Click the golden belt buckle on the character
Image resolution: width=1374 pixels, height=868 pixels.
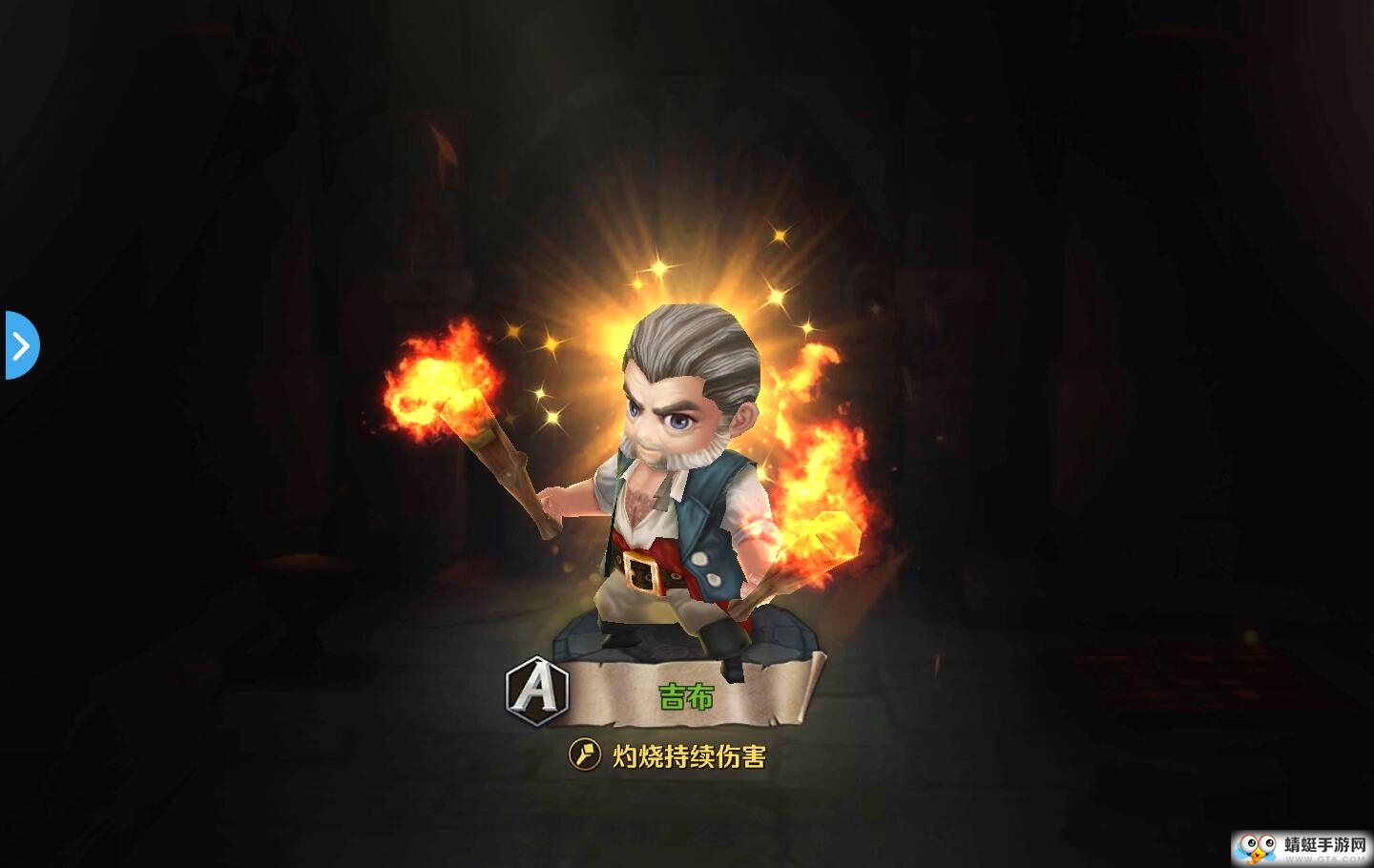pyautogui.click(x=641, y=570)
